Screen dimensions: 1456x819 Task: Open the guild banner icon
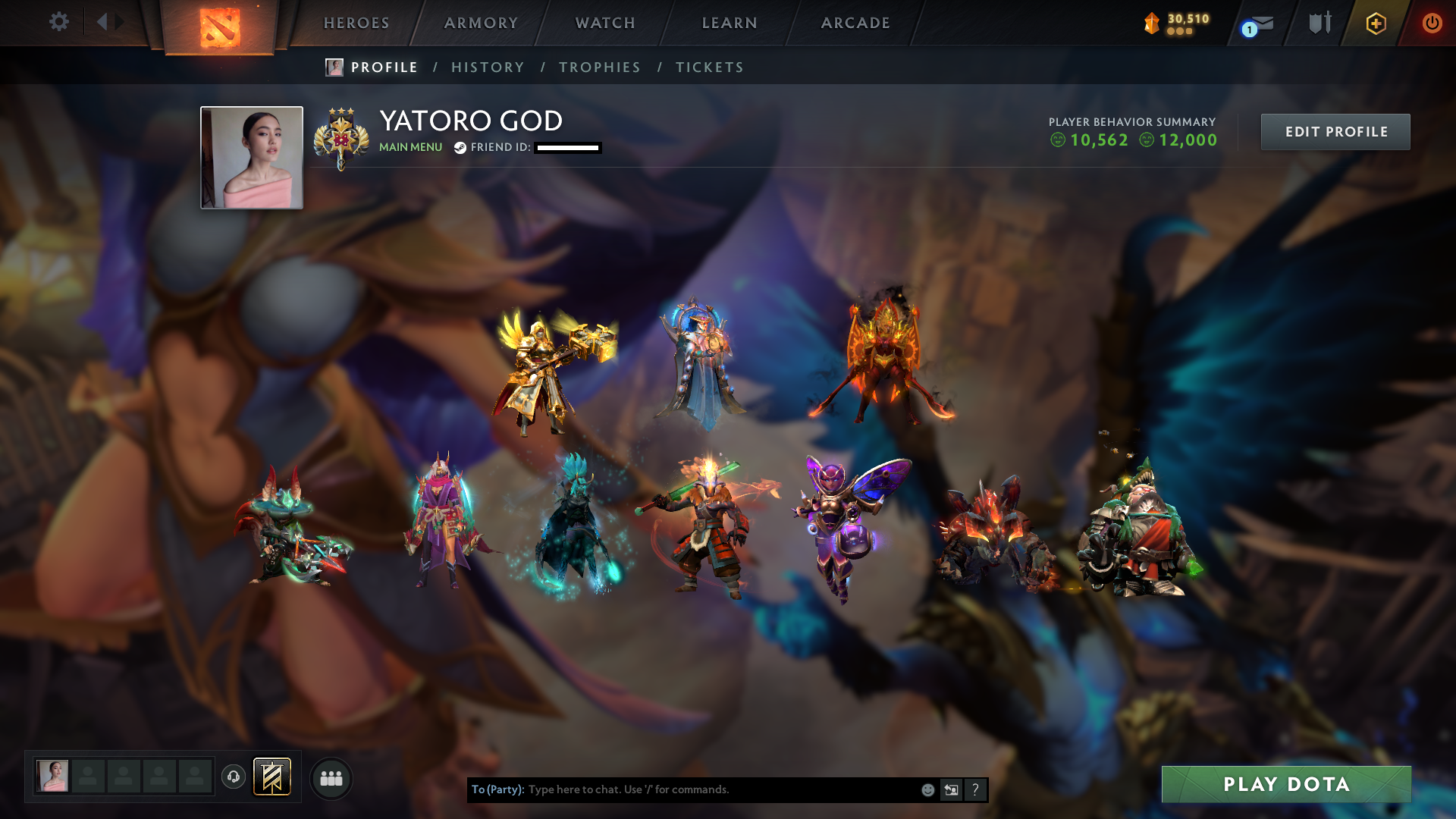tap(272, 777)
